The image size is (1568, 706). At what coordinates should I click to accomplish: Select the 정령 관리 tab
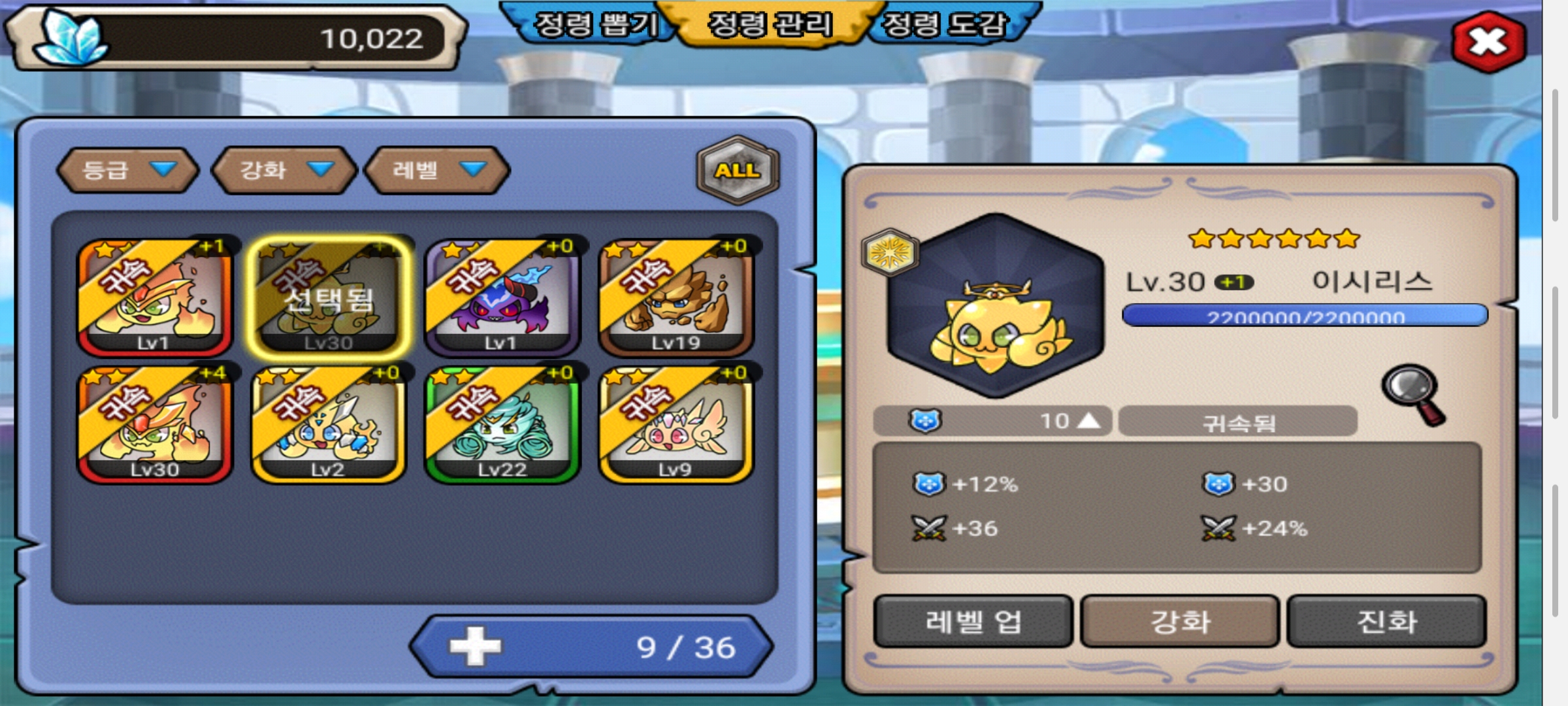pyautogui.click(x=770, y=25)
